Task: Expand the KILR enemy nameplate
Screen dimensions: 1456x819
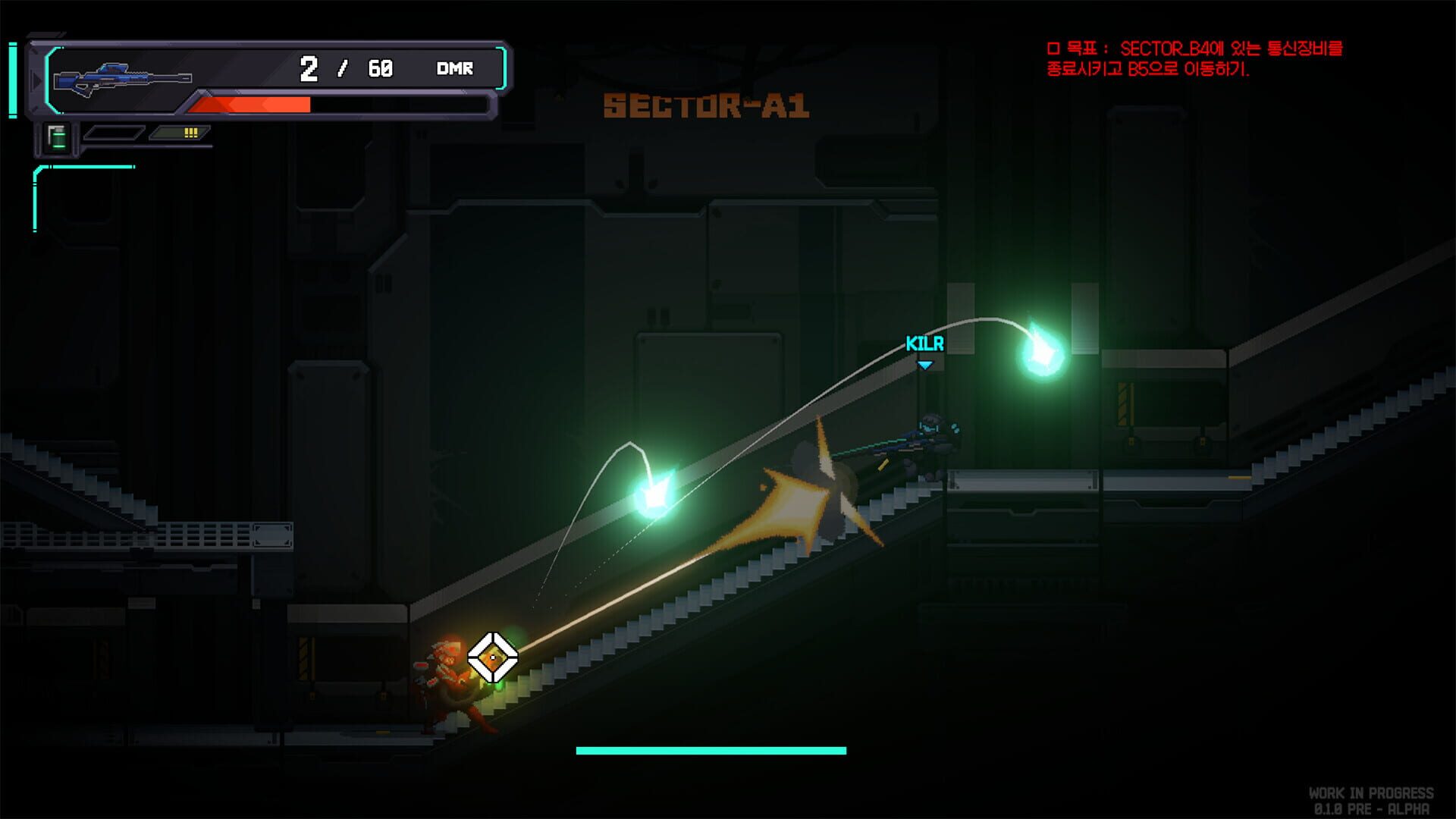Action: click(924, 344)
